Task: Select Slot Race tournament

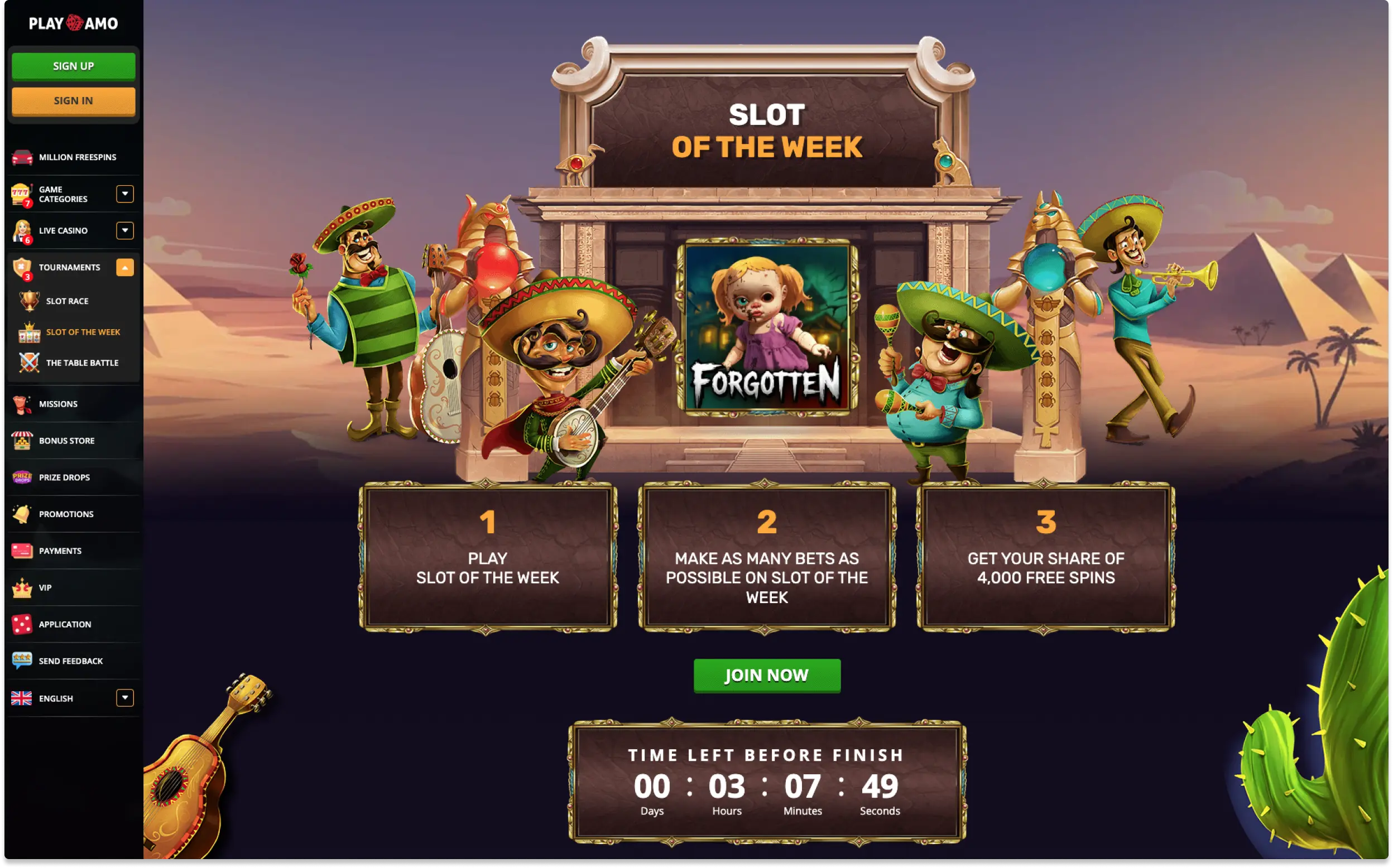Action: point(67,301)
